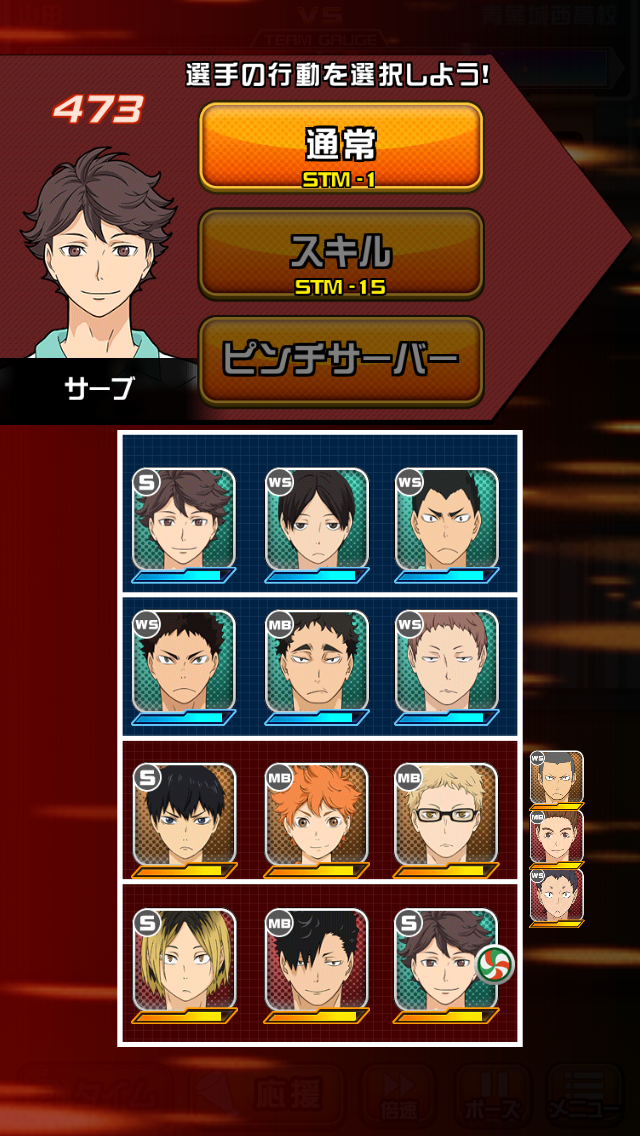Select the blue-eyed black-haired setter tile
The width and height of the screenshot is (640, 1136).
point(184,814)
